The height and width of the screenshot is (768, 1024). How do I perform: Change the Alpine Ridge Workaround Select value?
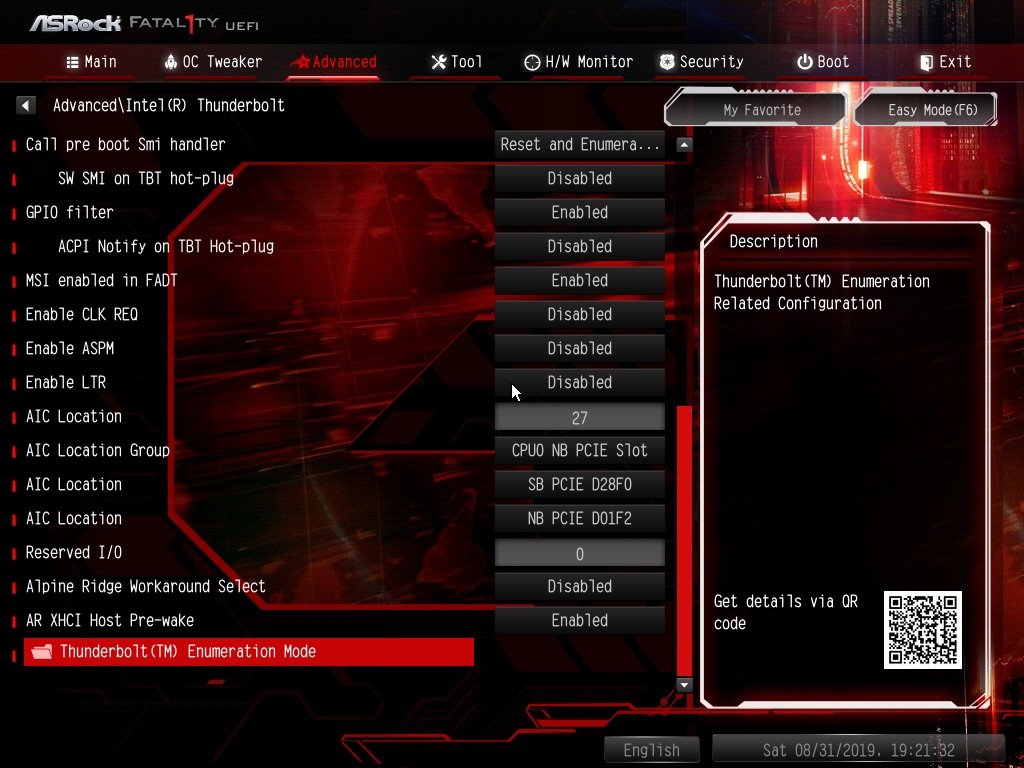tap(580, 586)
